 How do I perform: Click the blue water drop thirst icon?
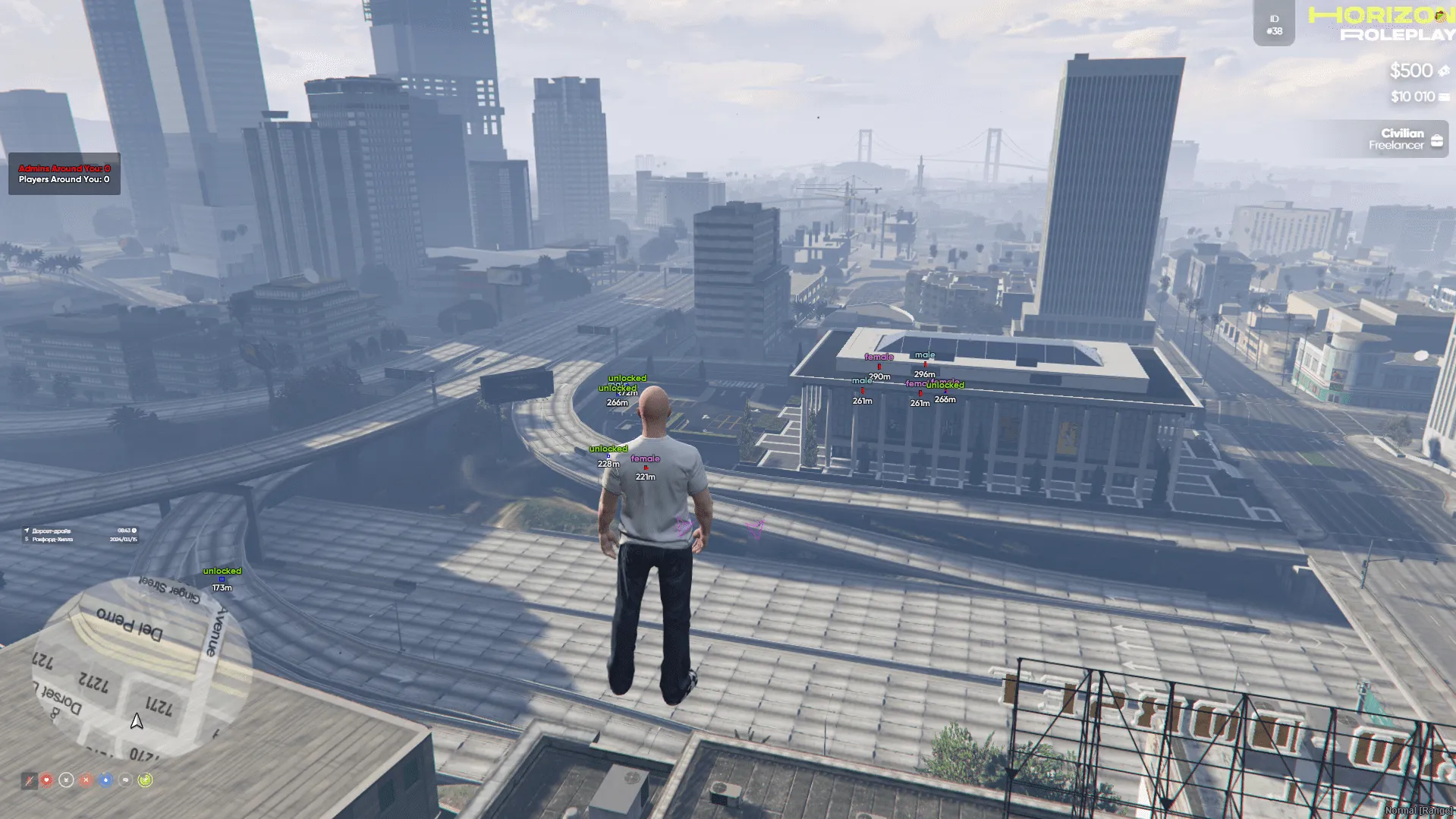(x=105, y=780)
